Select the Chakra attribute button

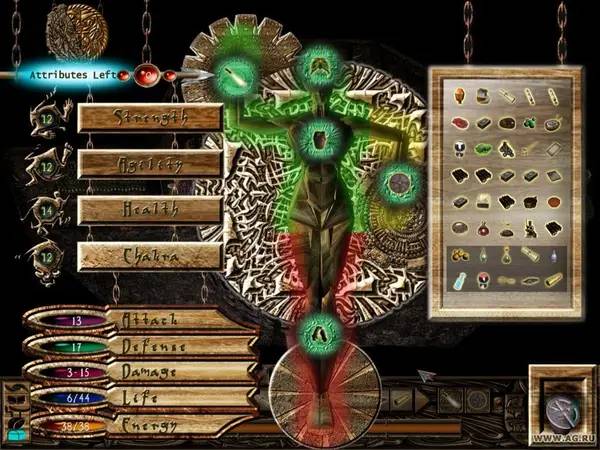pos(150,256)
